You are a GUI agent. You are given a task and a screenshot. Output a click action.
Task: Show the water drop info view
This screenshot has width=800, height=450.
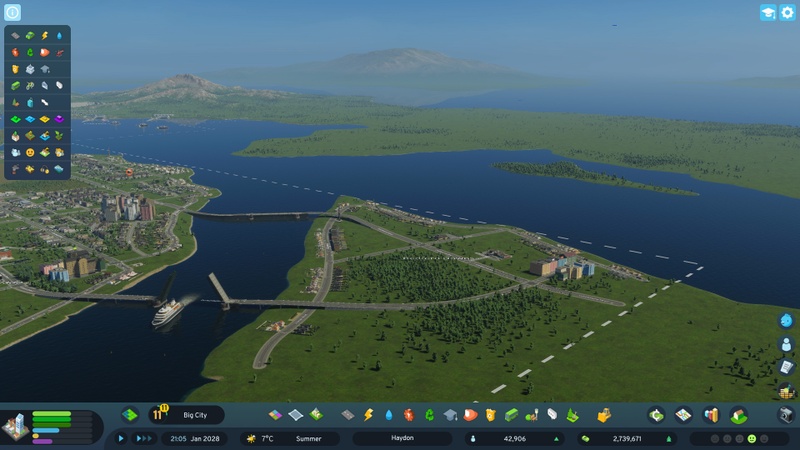pyautogui.click(x=60, y=36)
